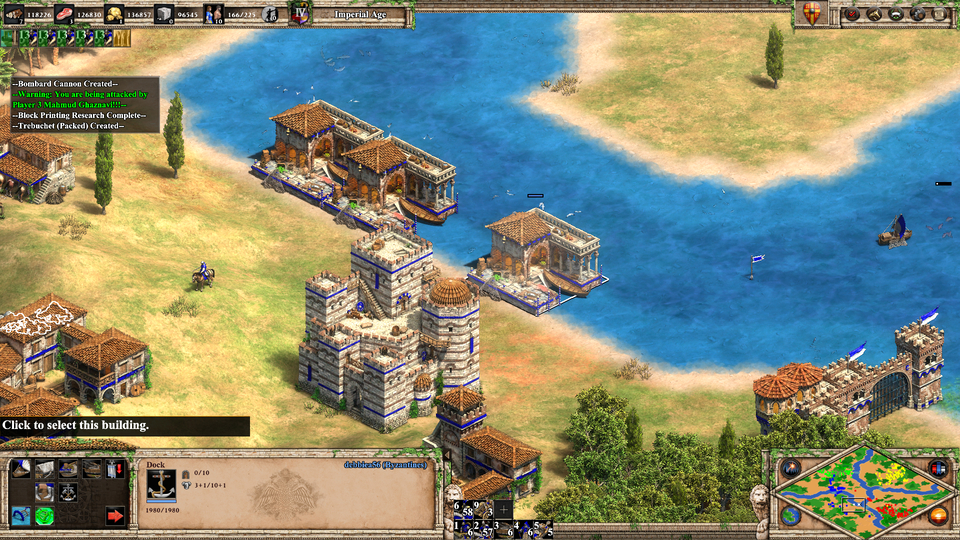This screenshot has height=540, width=960.
Task: Click the globe button left of minimap
Action: point(790,516)
